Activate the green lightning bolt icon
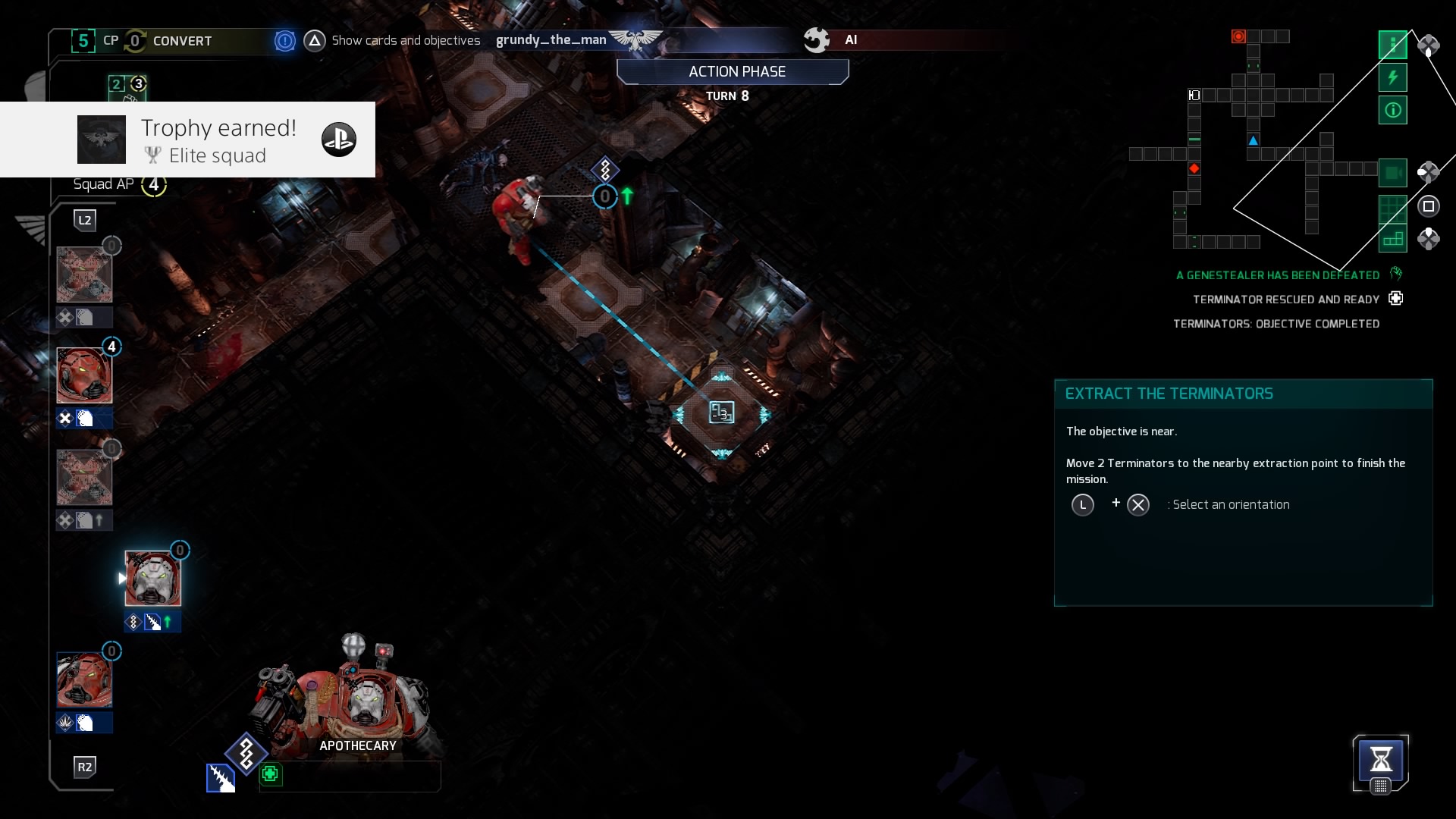Screen dimensions: 1456x819 pos(1392,77)
